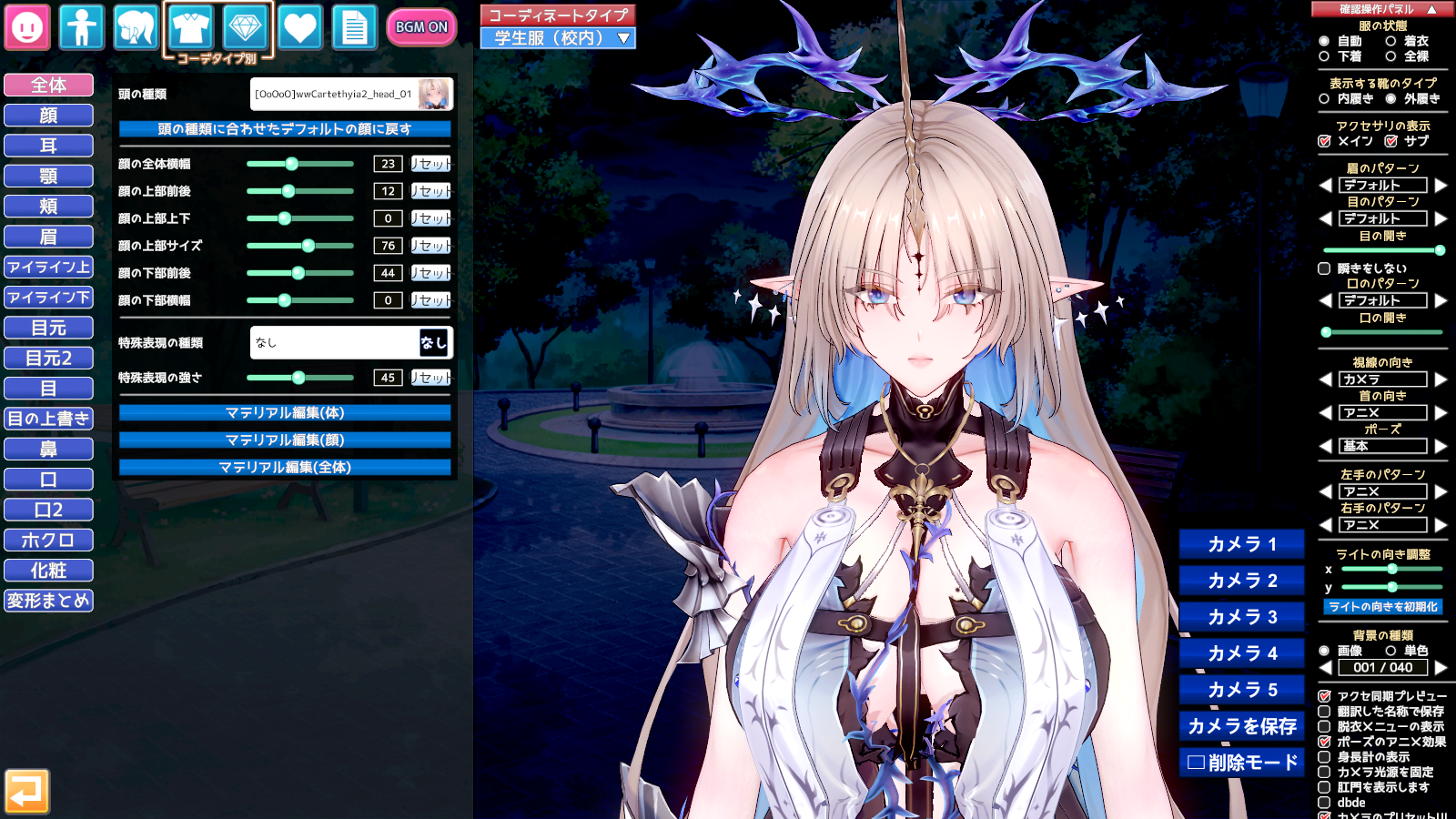Open the clothing shirt icon tab
Viewport: 1456px width, 819px height.
click(x=190, y=27)
